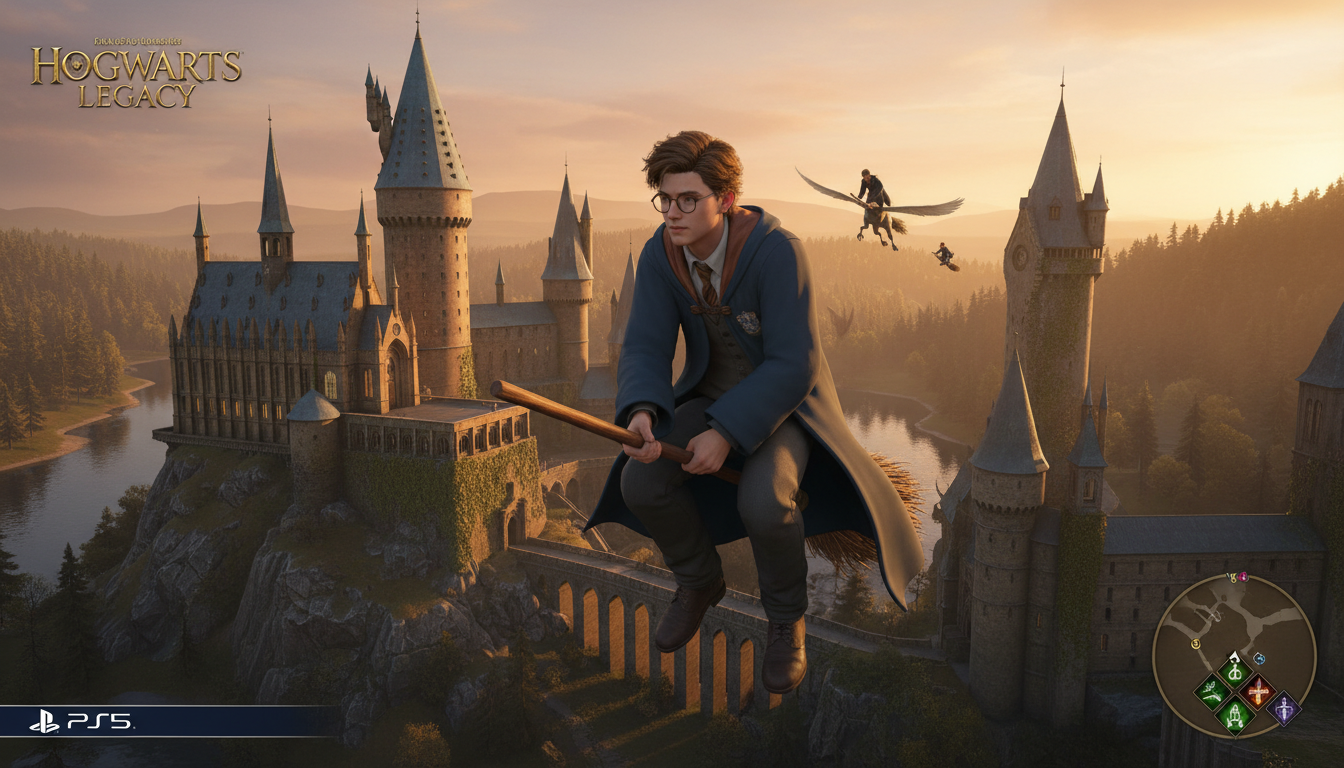Click the PS5 text label
The width and height of the screenshot is (1344, 768).
(x=100, y=722)
